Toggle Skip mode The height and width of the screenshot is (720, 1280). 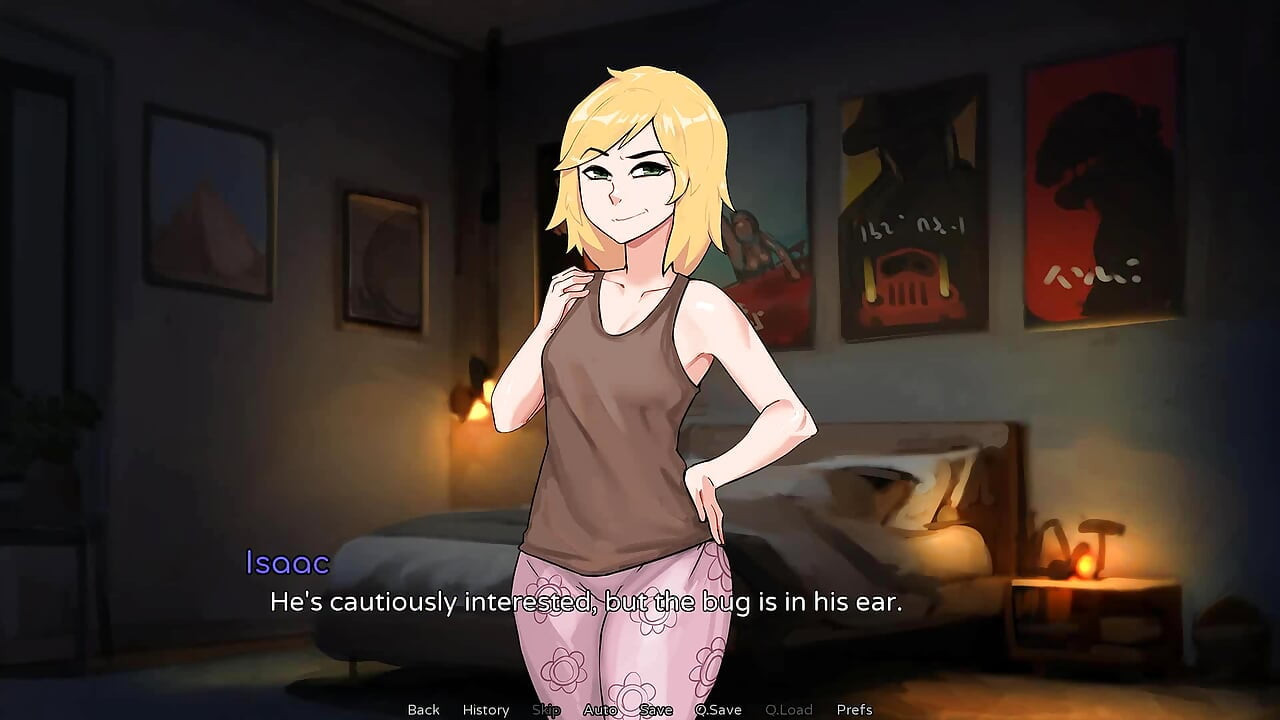click(x=547, y=709)
